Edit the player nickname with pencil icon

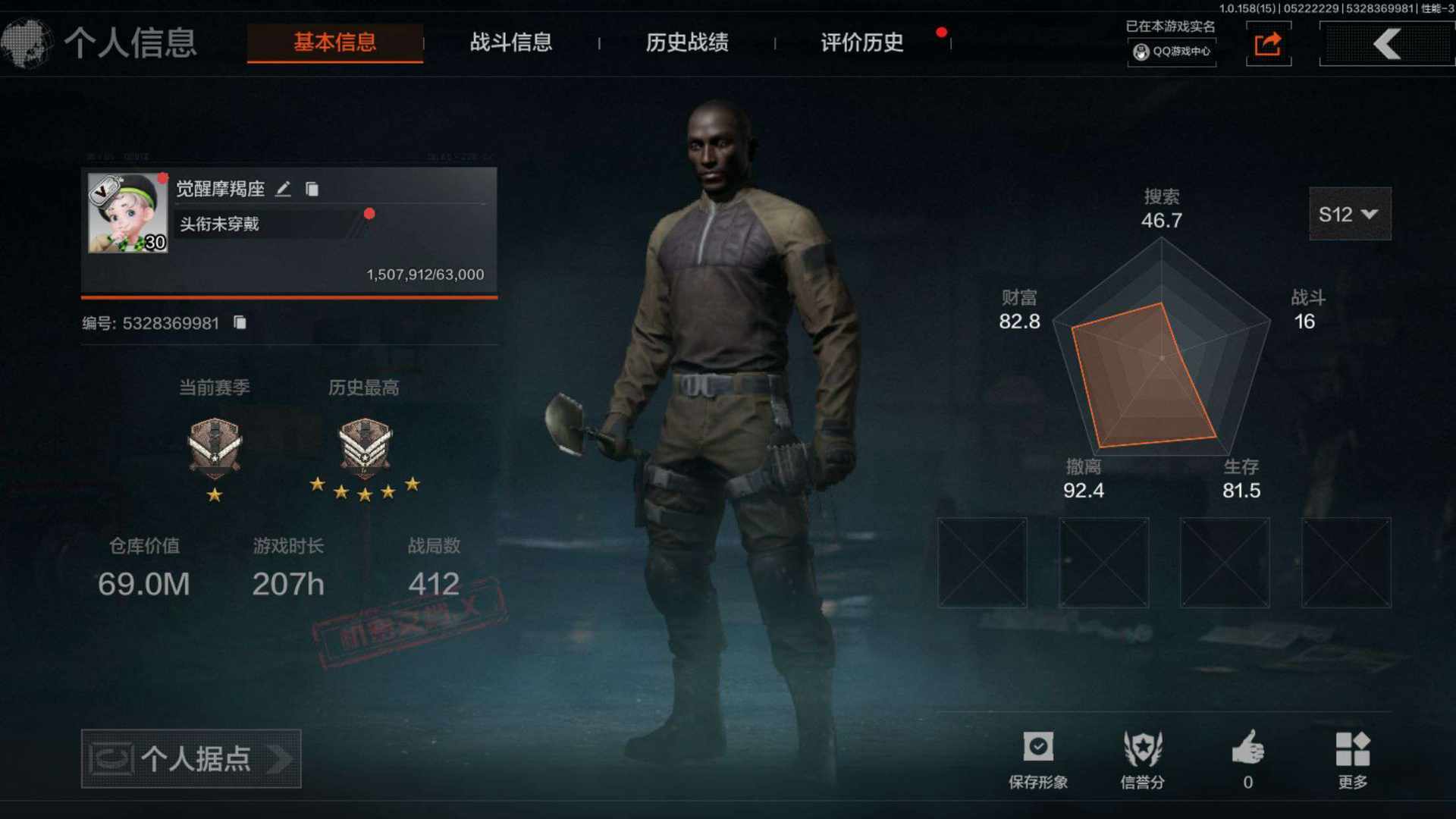283,189
